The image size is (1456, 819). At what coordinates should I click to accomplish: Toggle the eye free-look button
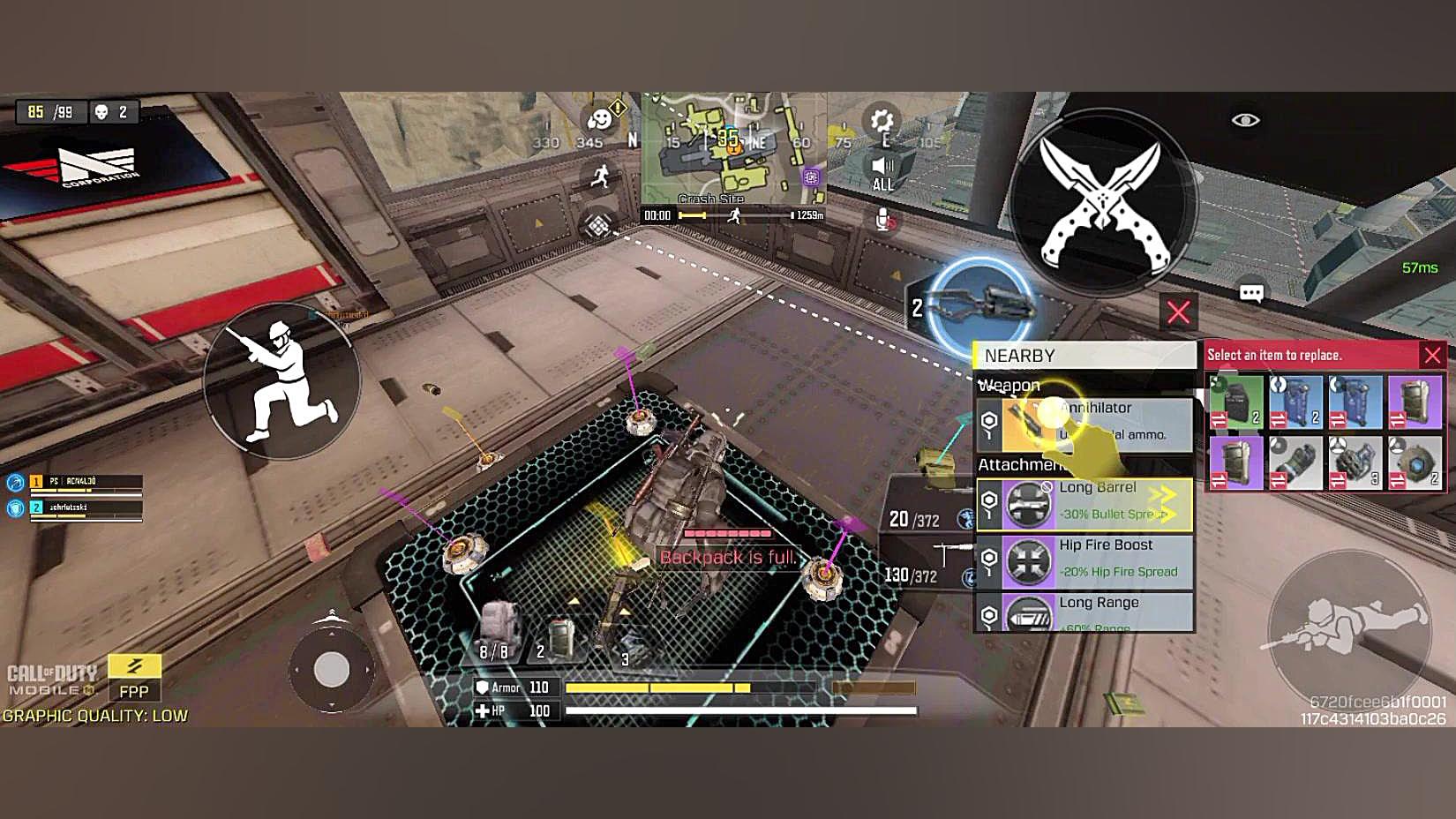tap(1245, 120)
